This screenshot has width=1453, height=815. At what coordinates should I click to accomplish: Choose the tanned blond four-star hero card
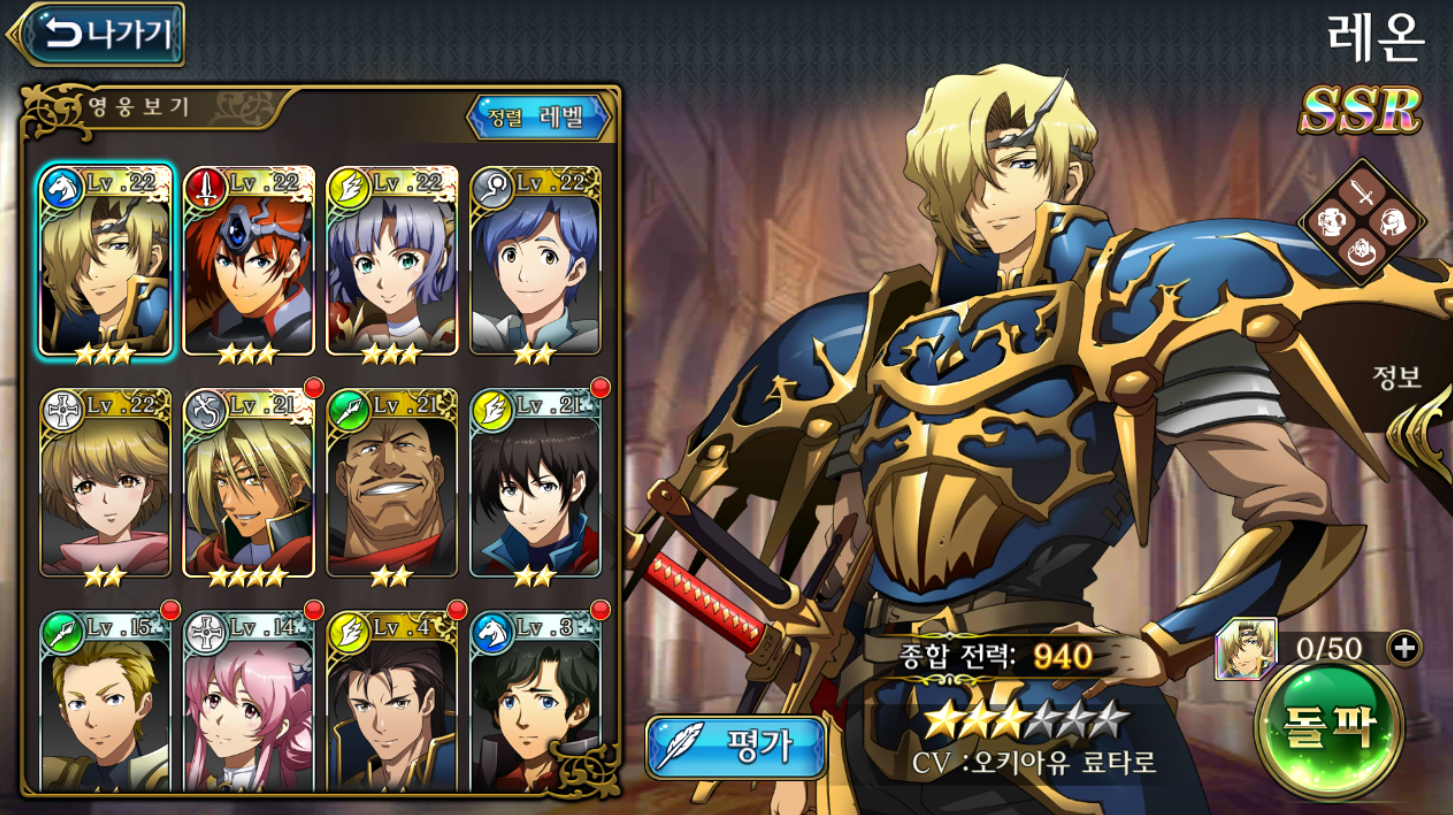pos(249,484)
